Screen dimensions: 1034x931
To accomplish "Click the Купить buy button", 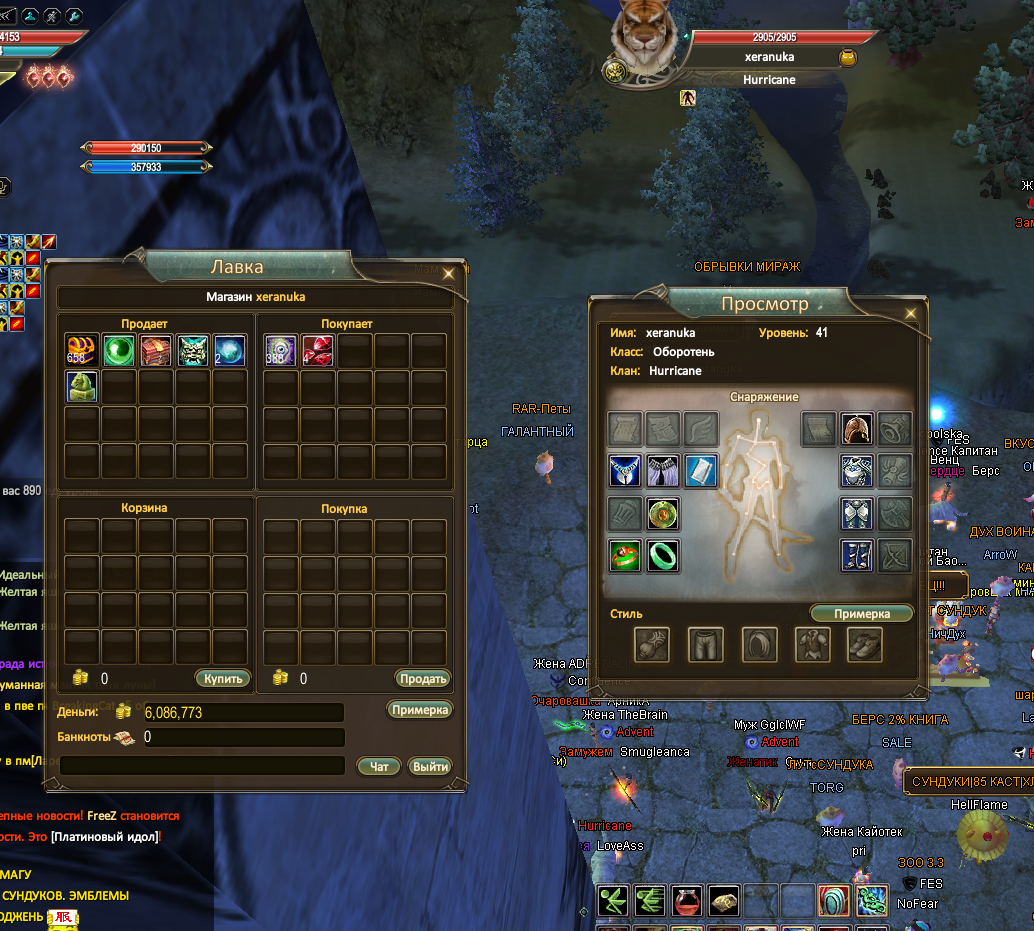I will tap(221, 678).
